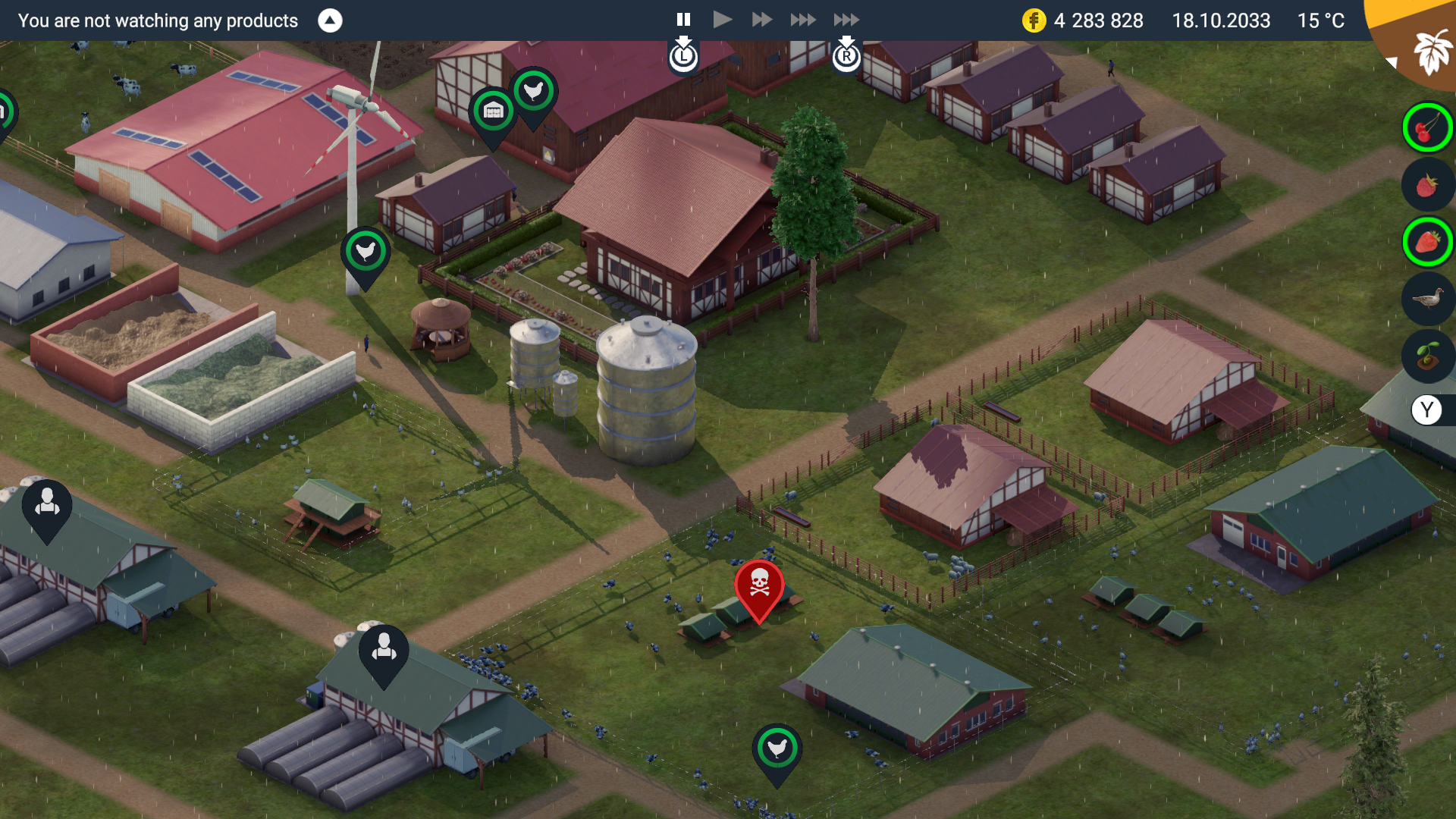
Task: Pause the game time
Action: 683,20
